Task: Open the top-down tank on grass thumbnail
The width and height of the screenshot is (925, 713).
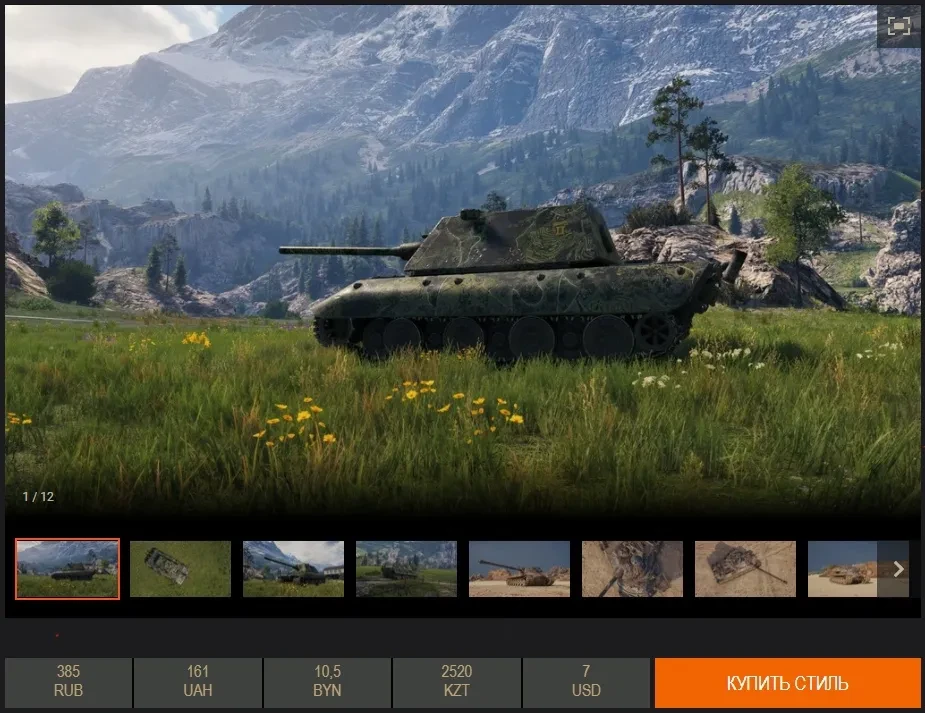Action: [x=180, y=569]
